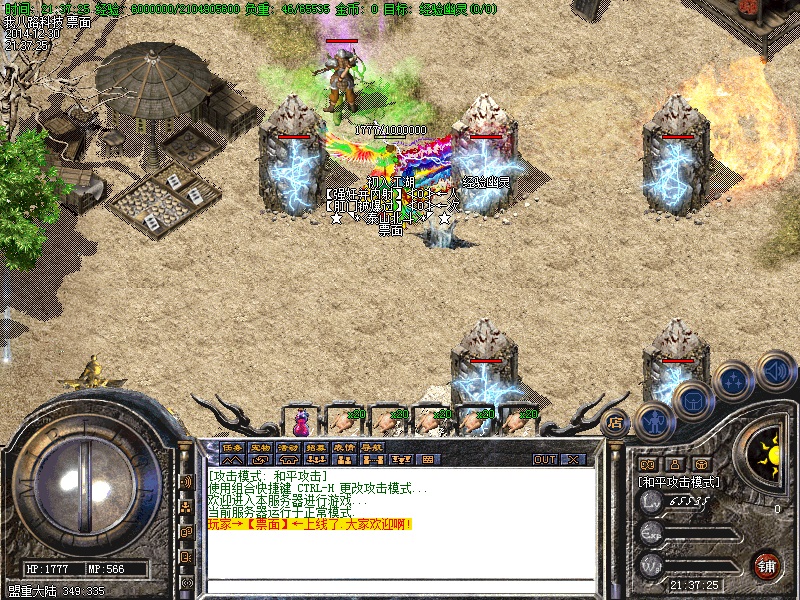Image resolution: width=800 pixels, height=600 pixels.
Task: Open the 任务 quest tab
Action: [x=233, y=447]
